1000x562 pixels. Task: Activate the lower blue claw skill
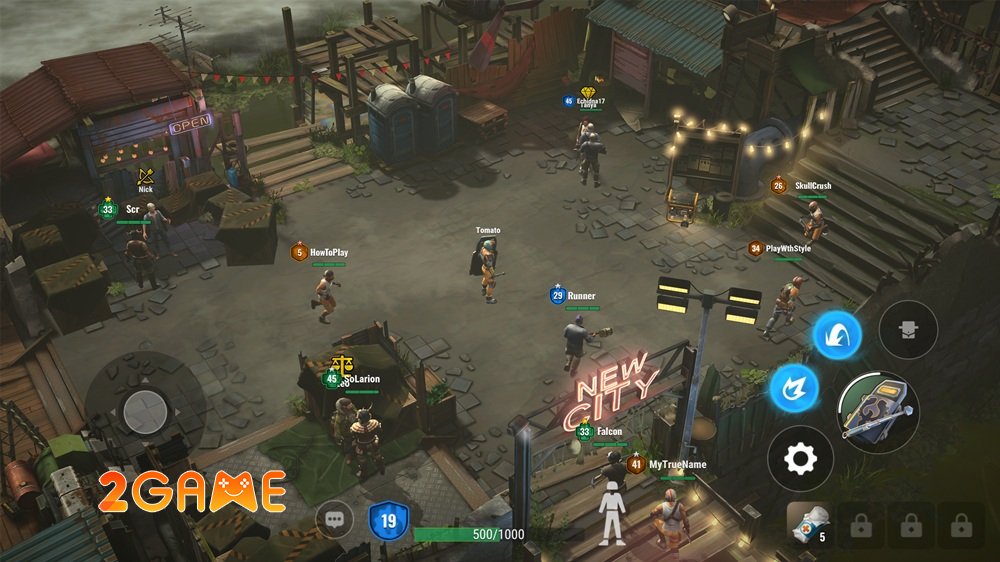[794, 387]
